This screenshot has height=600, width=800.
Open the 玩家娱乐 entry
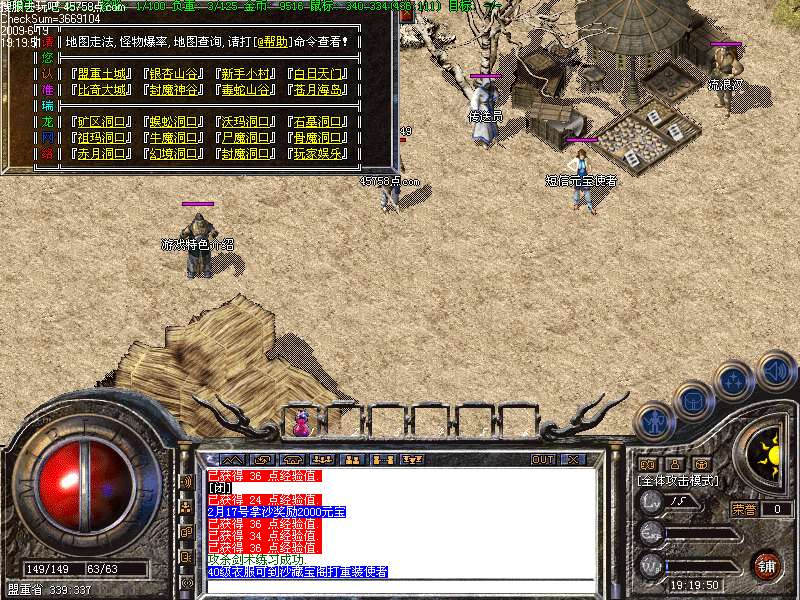coord(316,154)
